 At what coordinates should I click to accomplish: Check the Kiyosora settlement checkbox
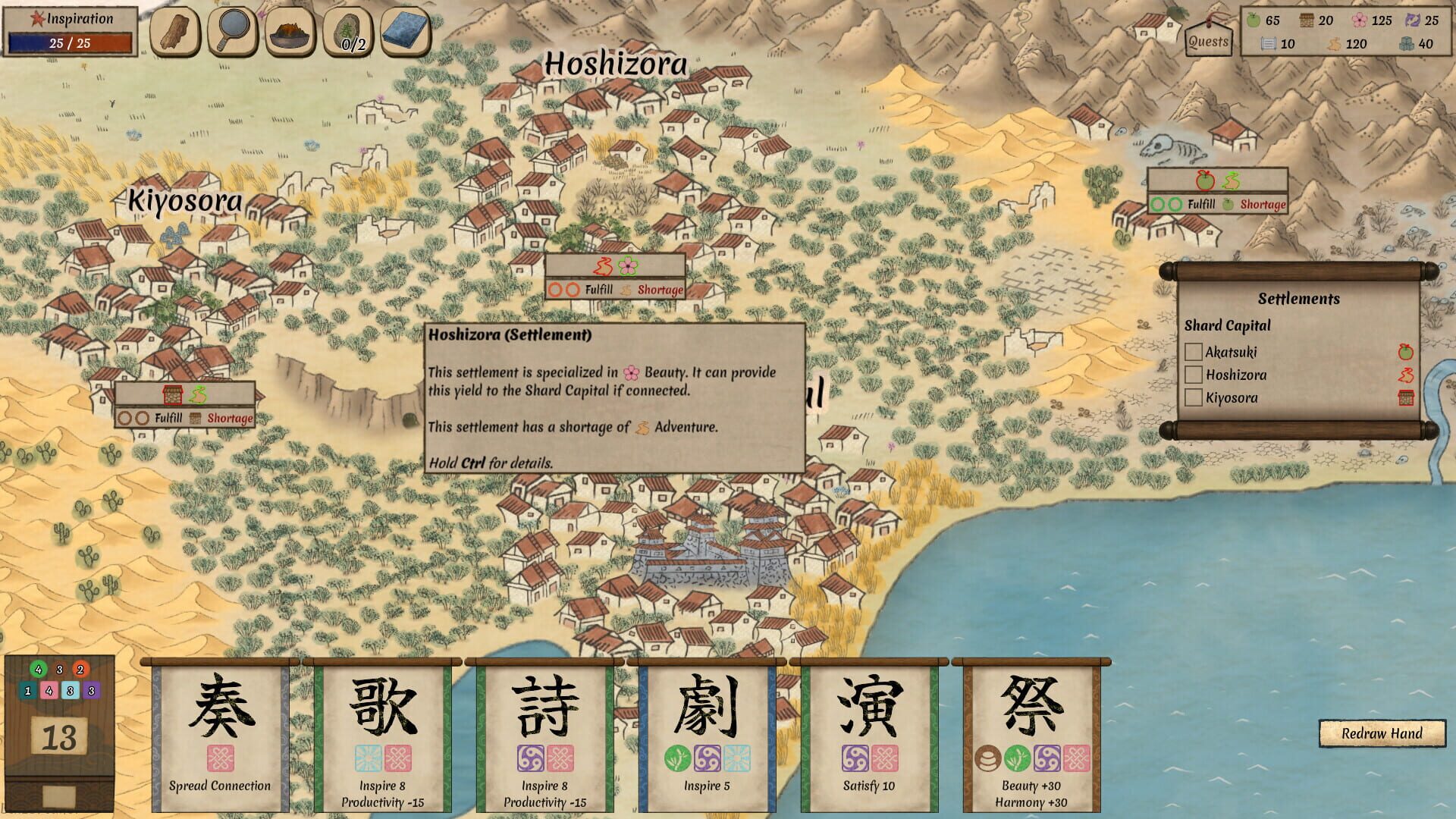point(1195,397)
